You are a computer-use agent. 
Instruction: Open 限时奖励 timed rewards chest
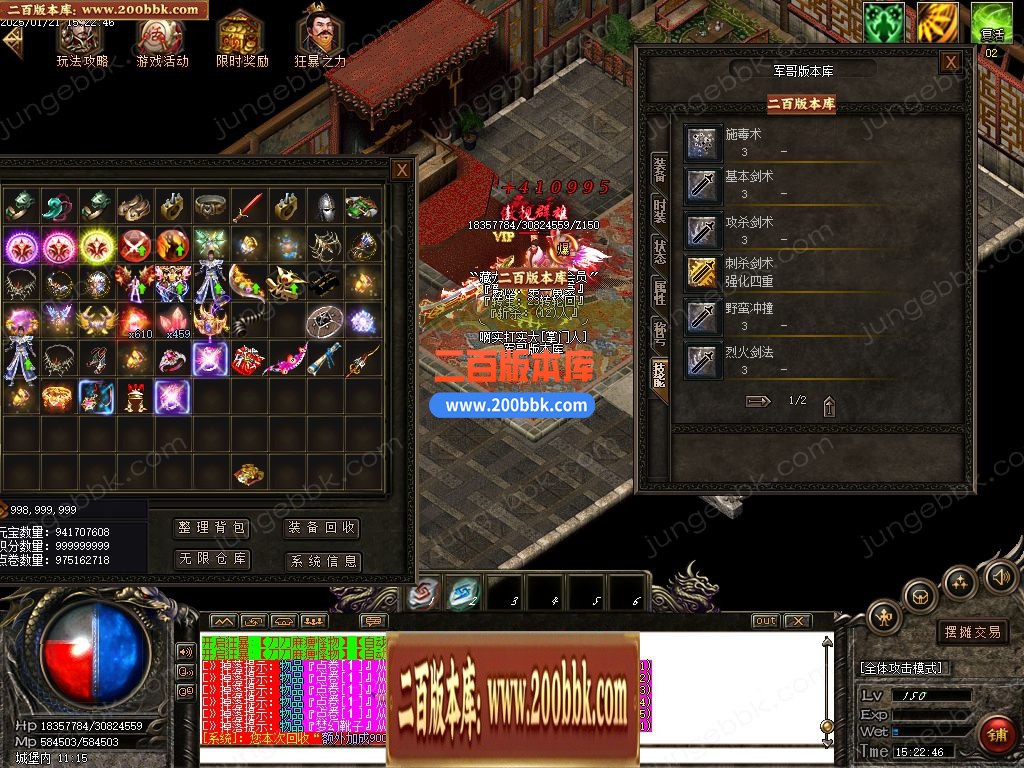(x=241, y=40)
